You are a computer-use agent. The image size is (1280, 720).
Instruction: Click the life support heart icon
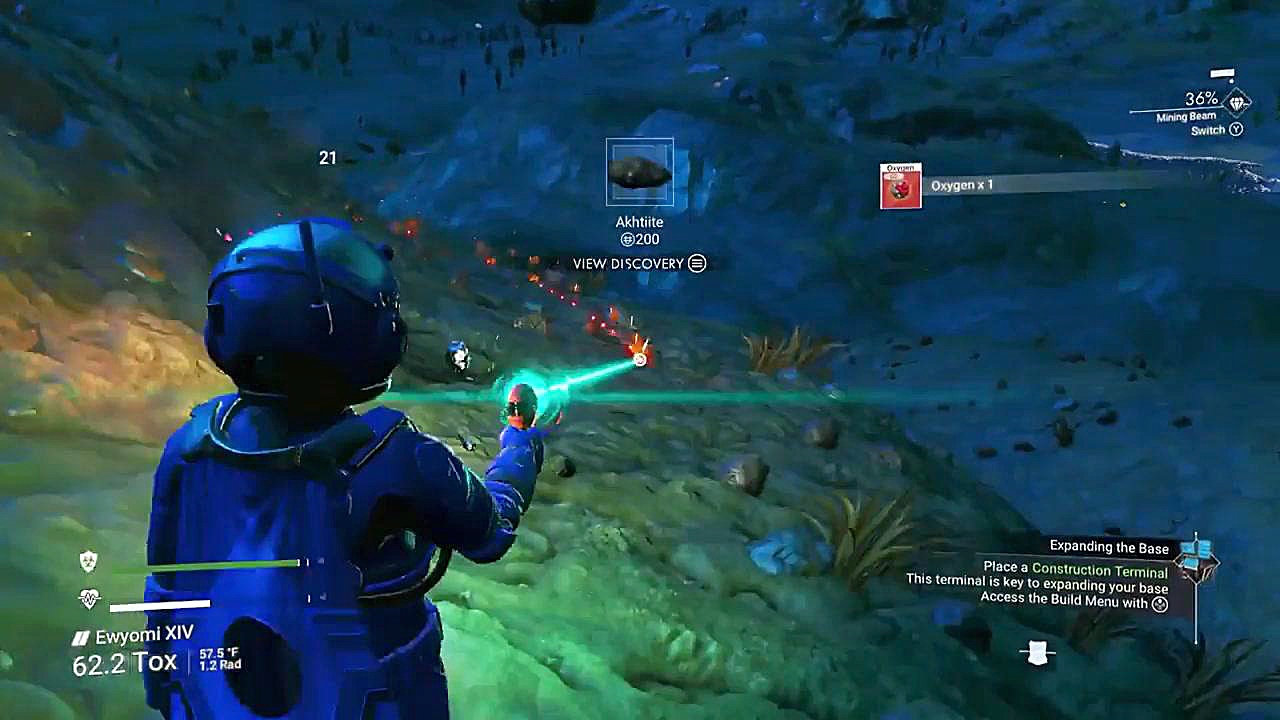click(x=89, y=600)
